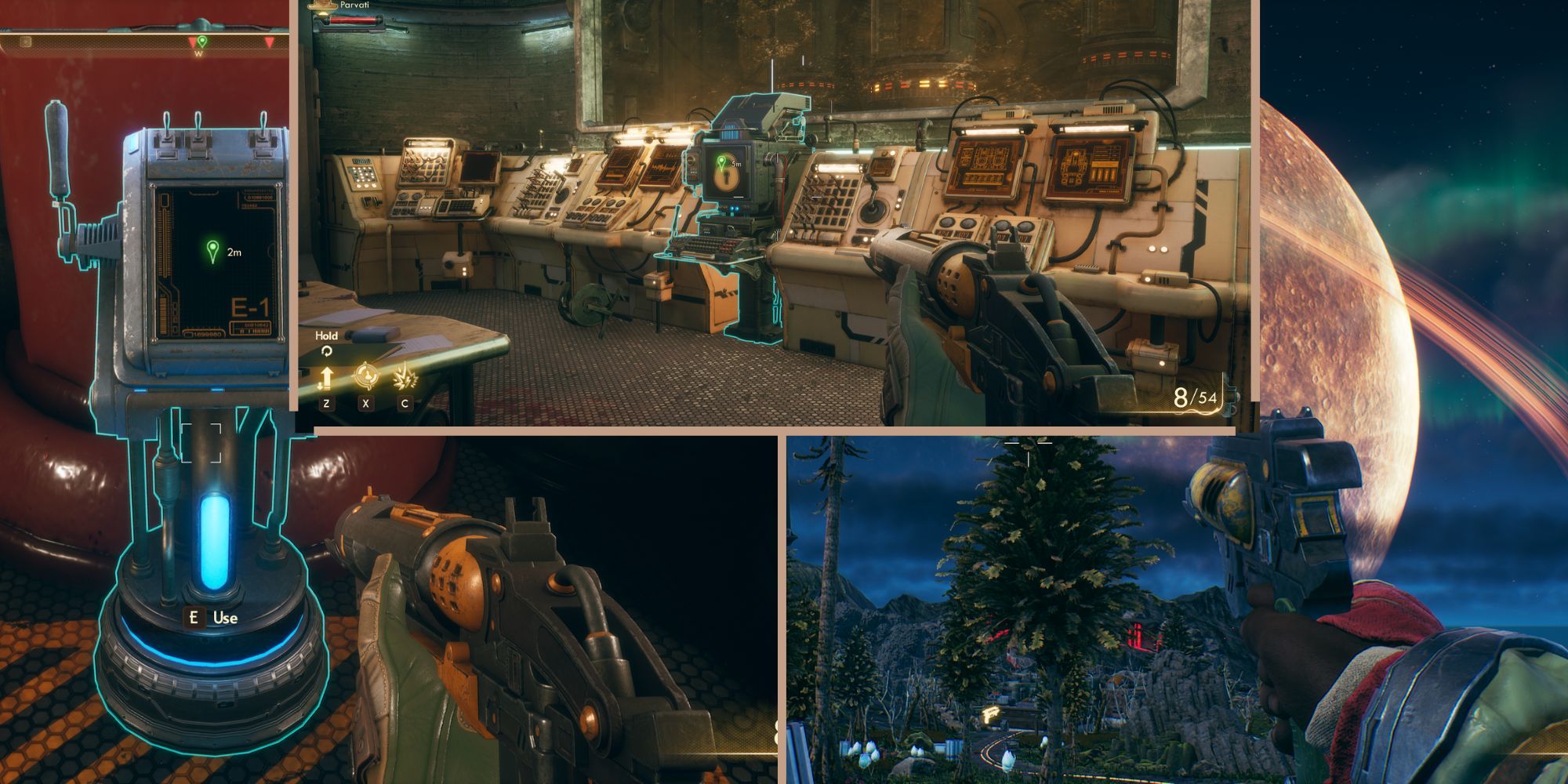Toggle the W marker on the compass bar
This screenshot has height=784, width=1568.
point(198,53)
